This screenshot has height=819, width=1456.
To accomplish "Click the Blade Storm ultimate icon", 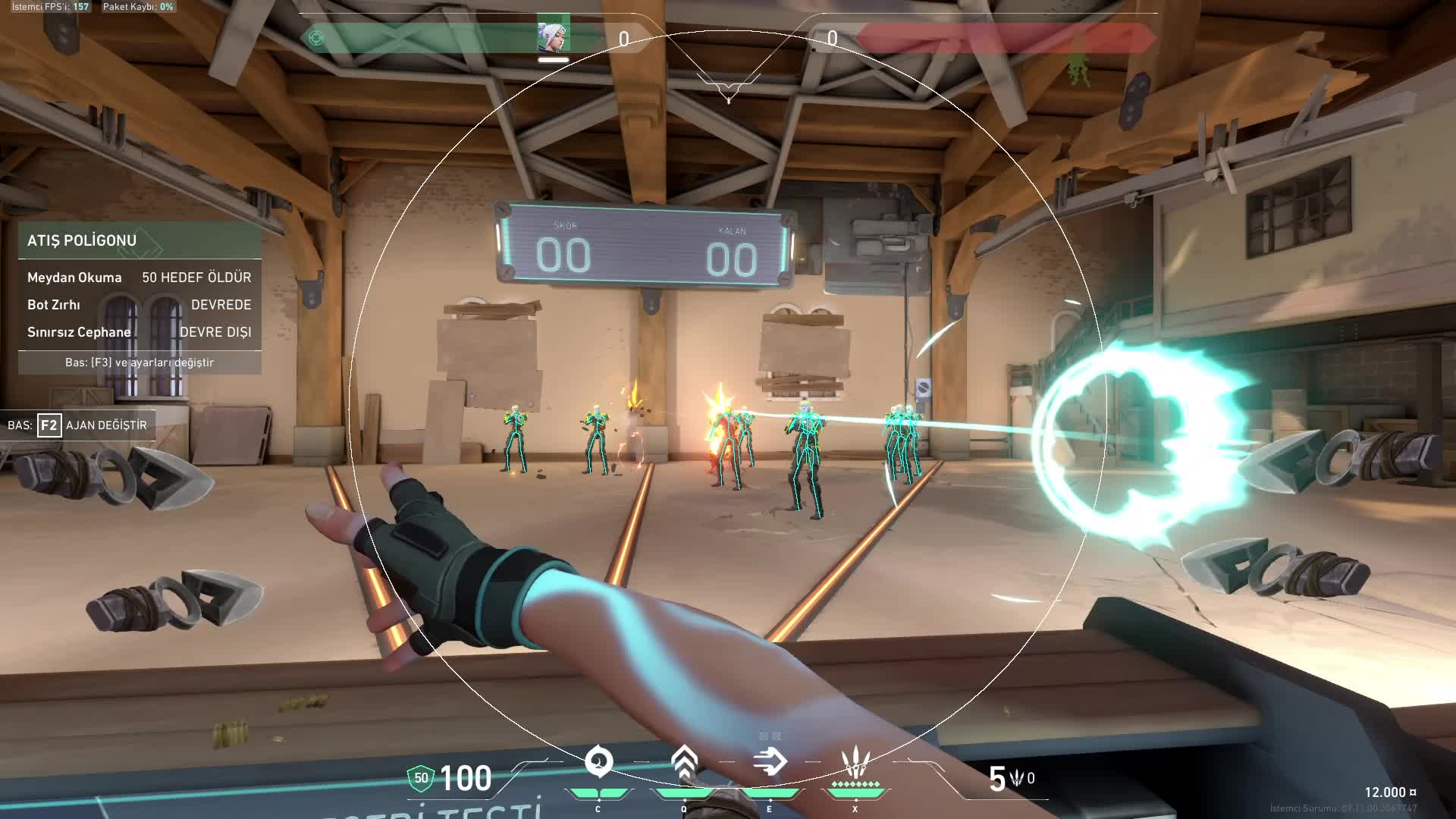I will (855, 762).
